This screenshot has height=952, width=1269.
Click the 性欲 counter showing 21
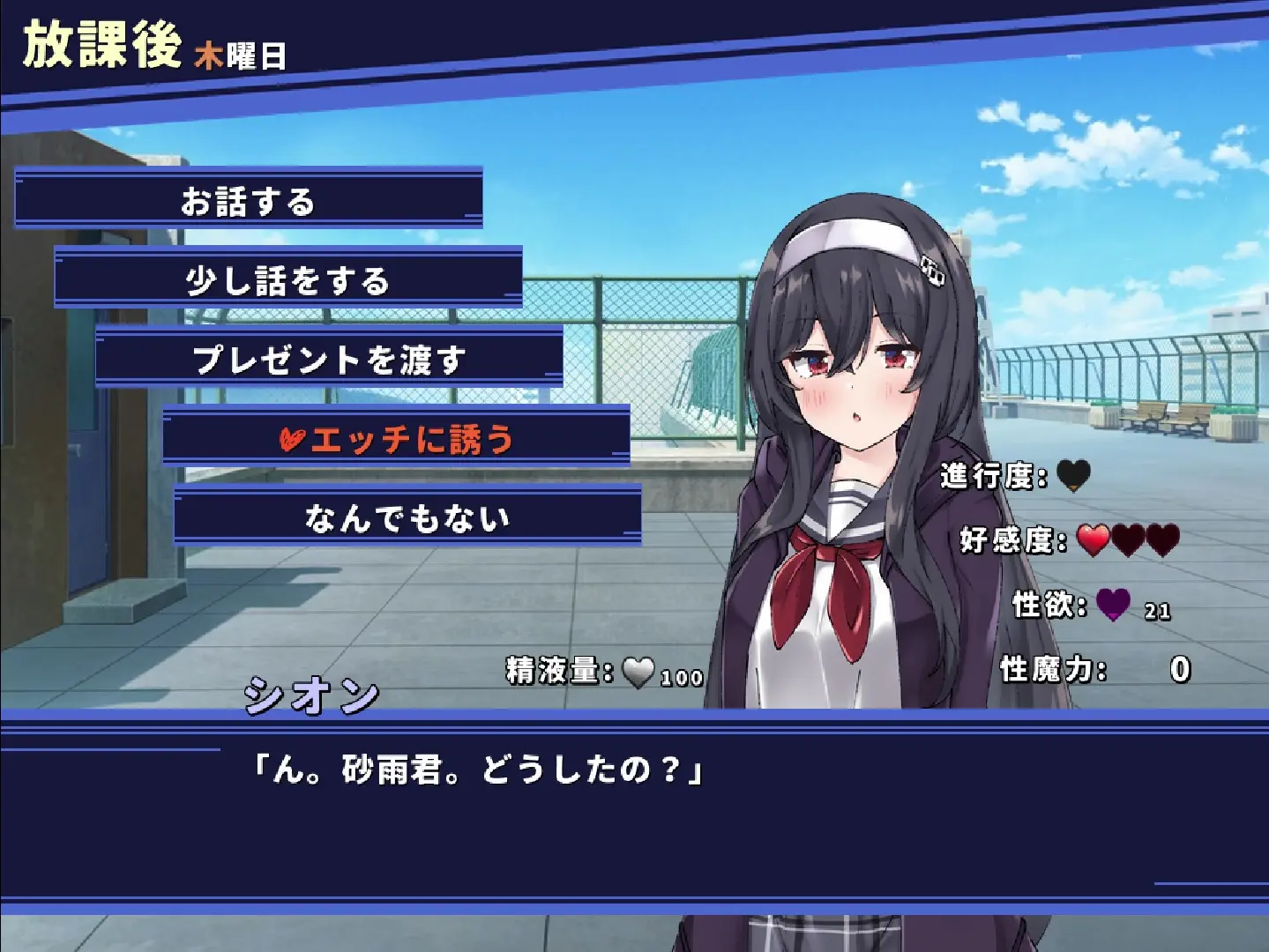tap(1156, 612)
